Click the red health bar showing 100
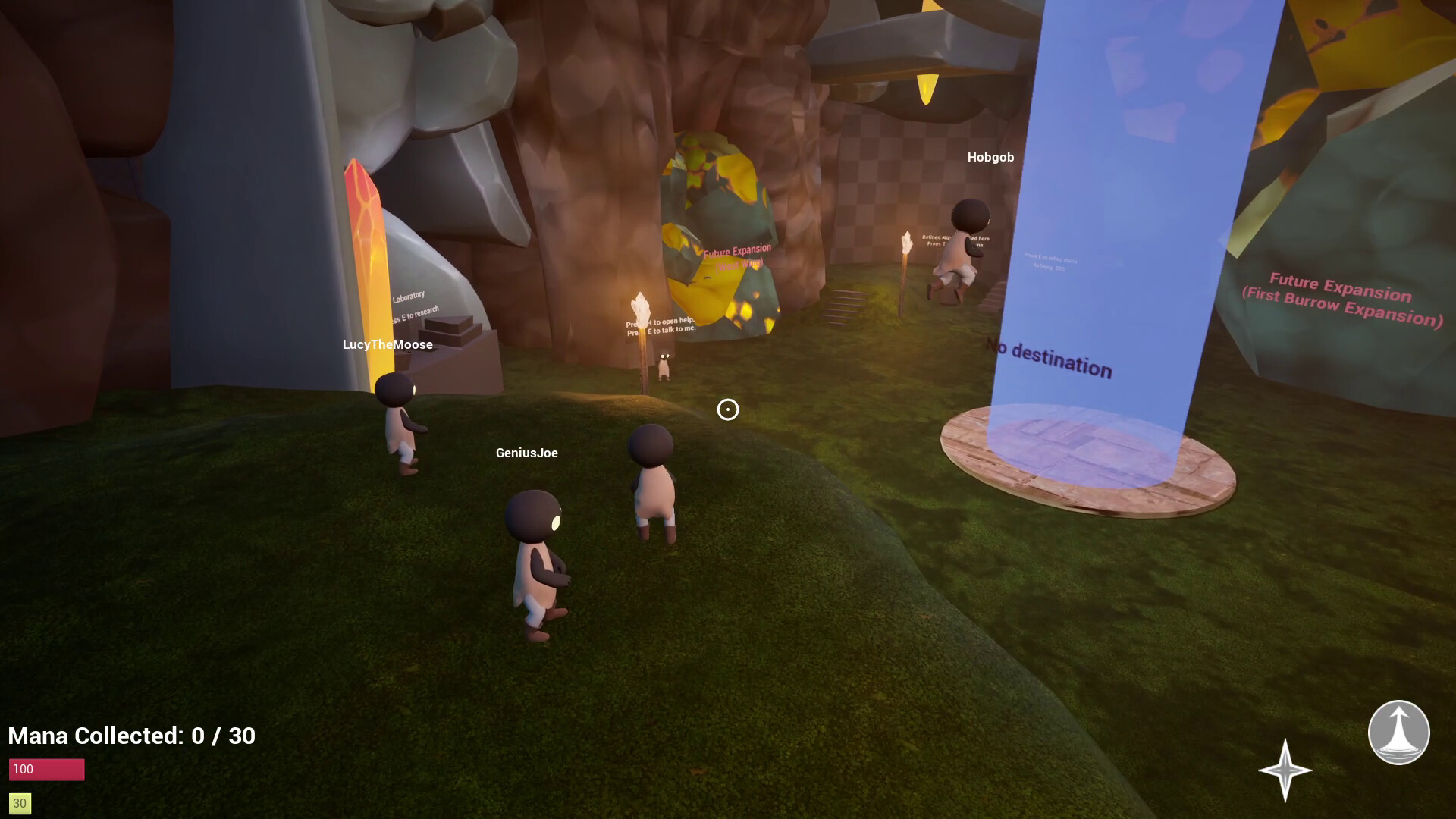Screen dimensions: 1456x819 coord(46,768)
